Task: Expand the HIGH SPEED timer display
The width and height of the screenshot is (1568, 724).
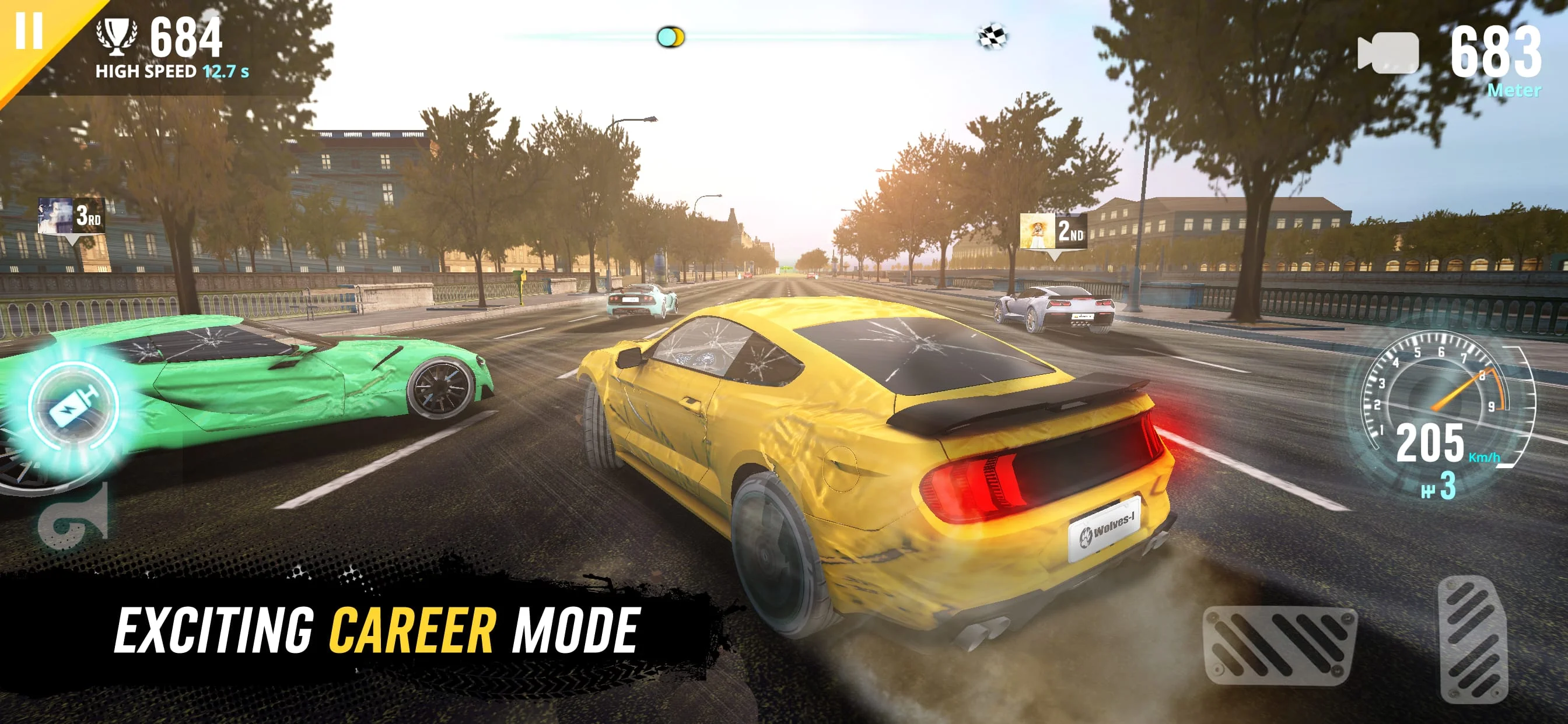Action: pos(170,71)
